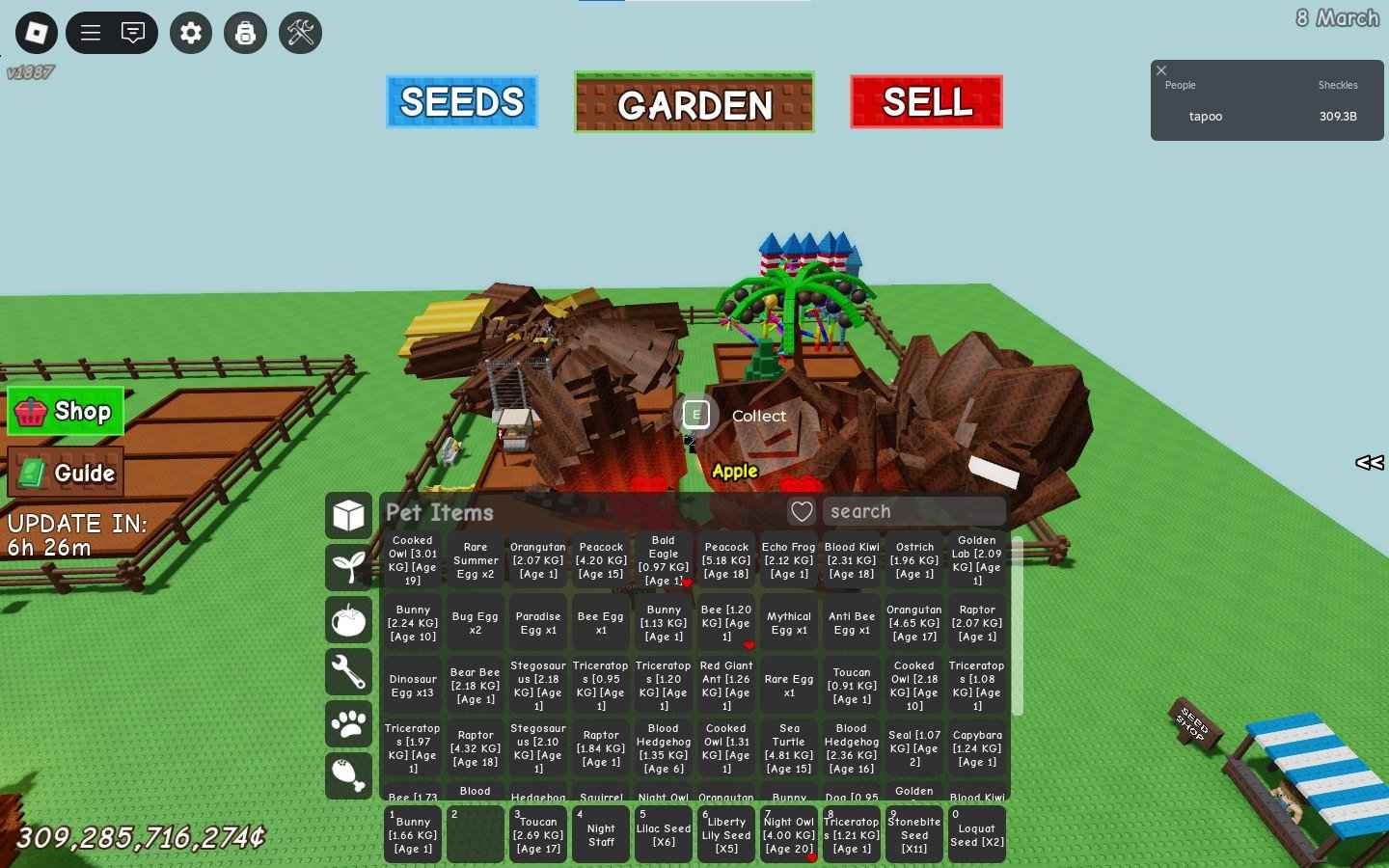Select the sprout seeds category icon

[x=348, y=569]
